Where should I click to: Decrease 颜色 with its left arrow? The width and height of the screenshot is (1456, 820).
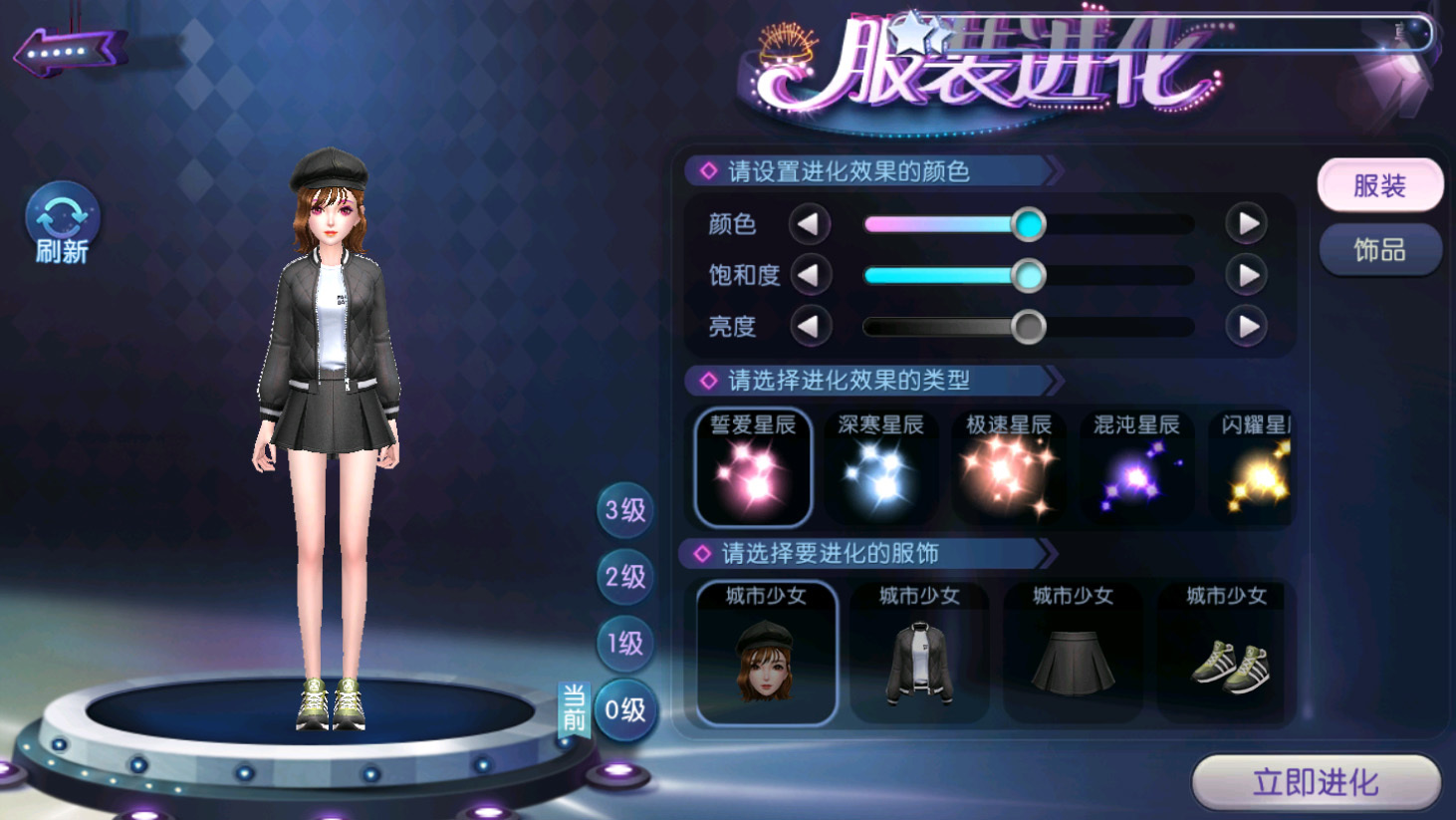click(810, 224)
